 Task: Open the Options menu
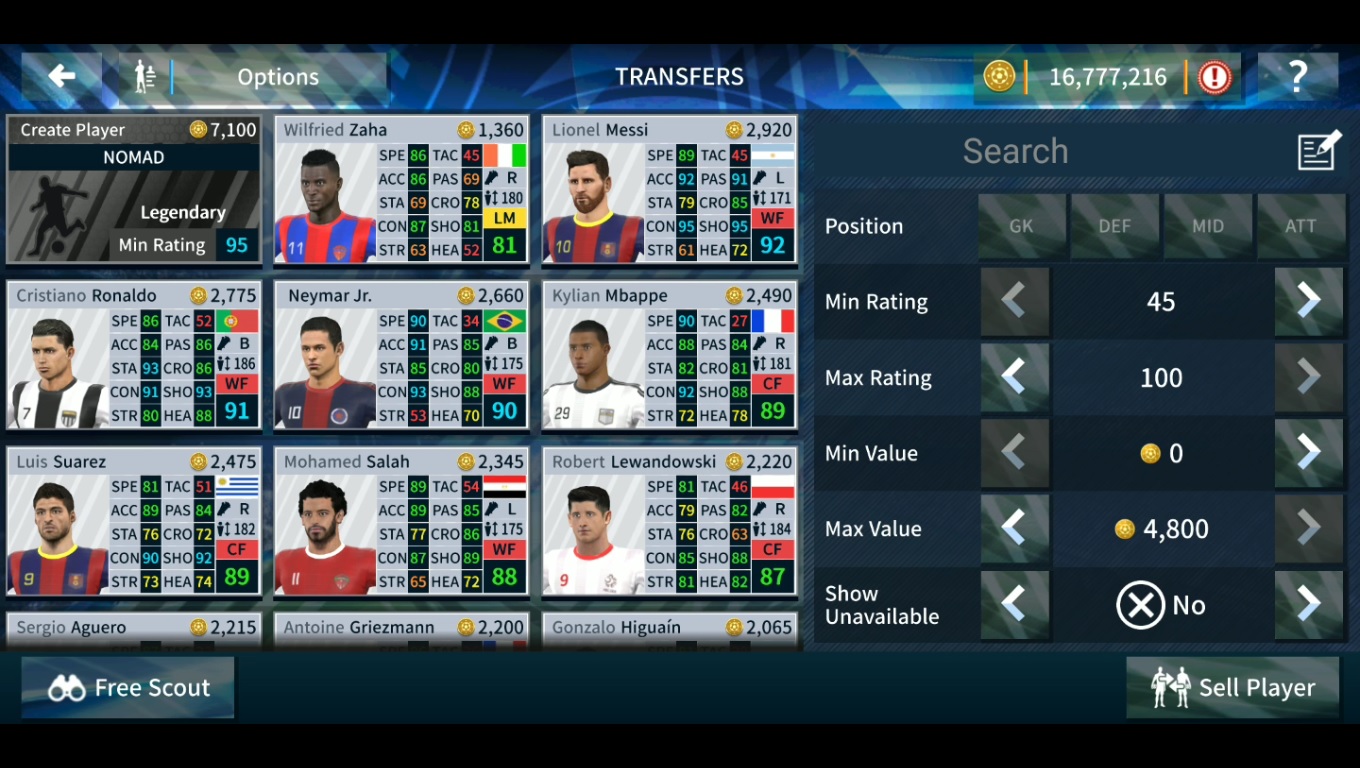click(x=277, y=76)
